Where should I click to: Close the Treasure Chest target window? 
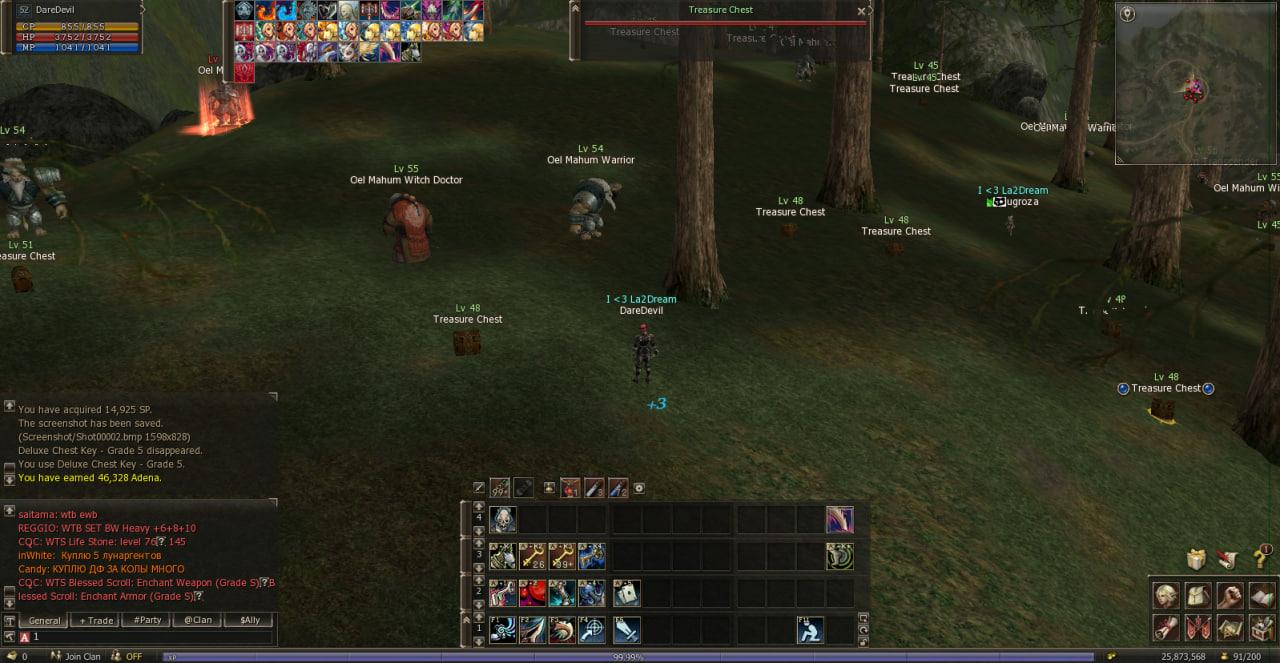click(861, 12)
